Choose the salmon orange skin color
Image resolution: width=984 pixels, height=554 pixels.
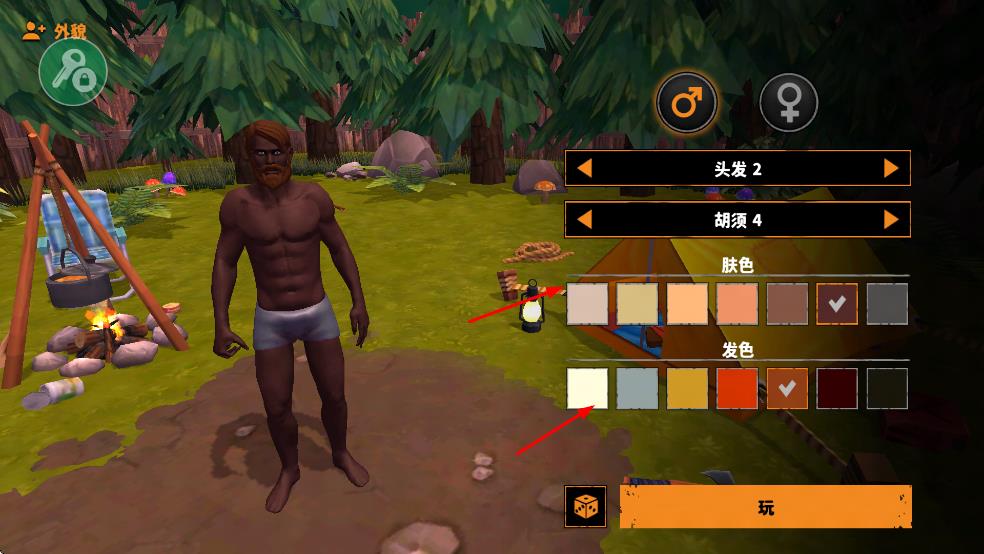[x=737, y=304]
